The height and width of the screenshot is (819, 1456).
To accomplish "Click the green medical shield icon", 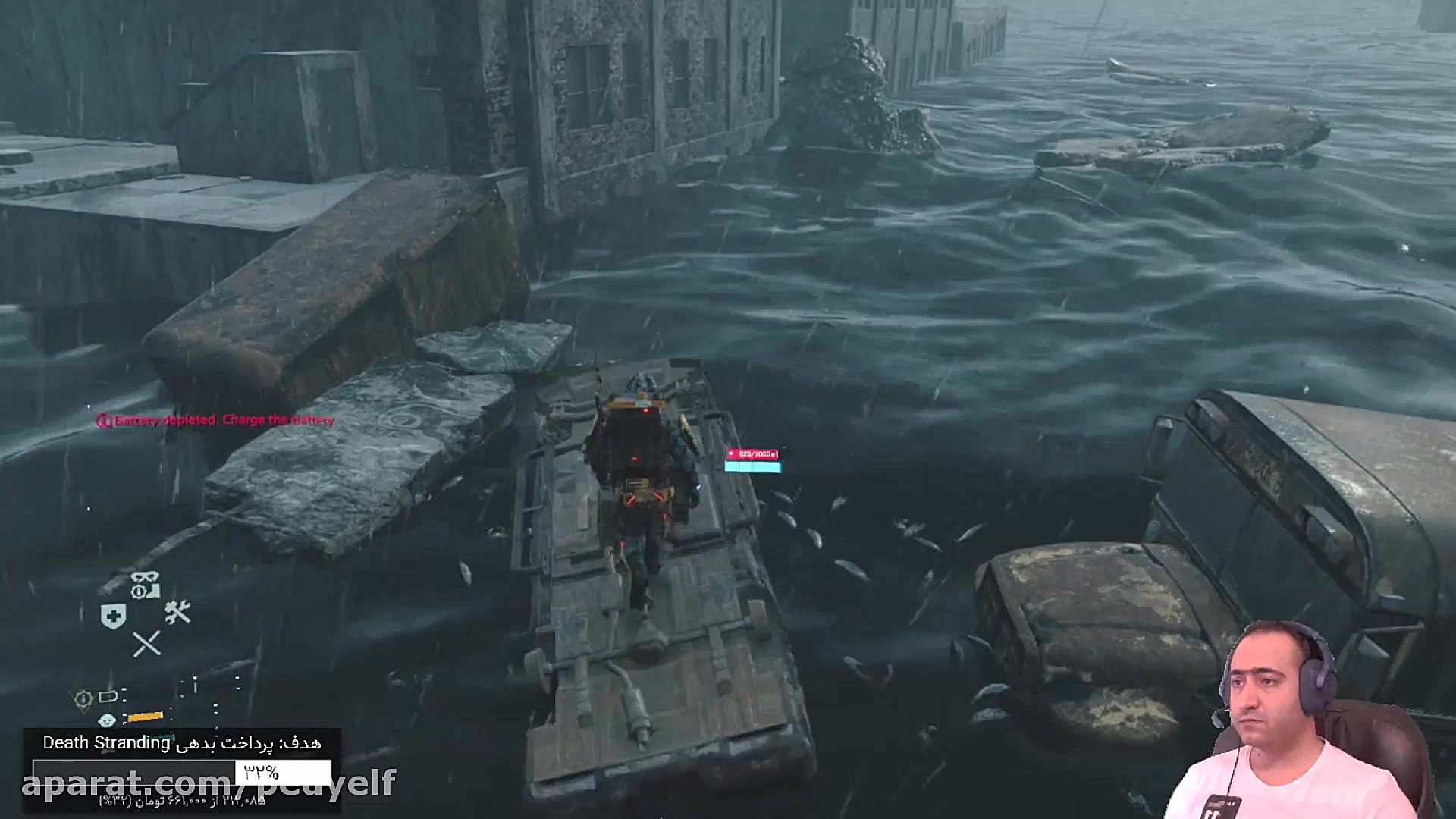I will coord(114,615).
